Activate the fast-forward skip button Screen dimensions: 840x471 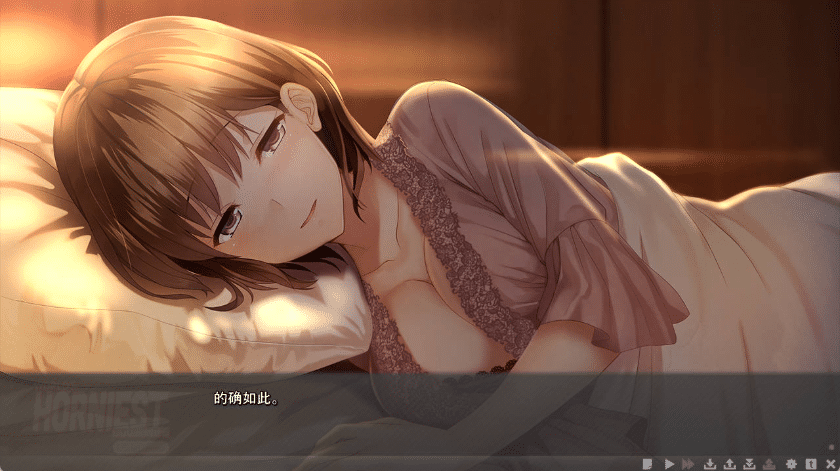(688, 463)
